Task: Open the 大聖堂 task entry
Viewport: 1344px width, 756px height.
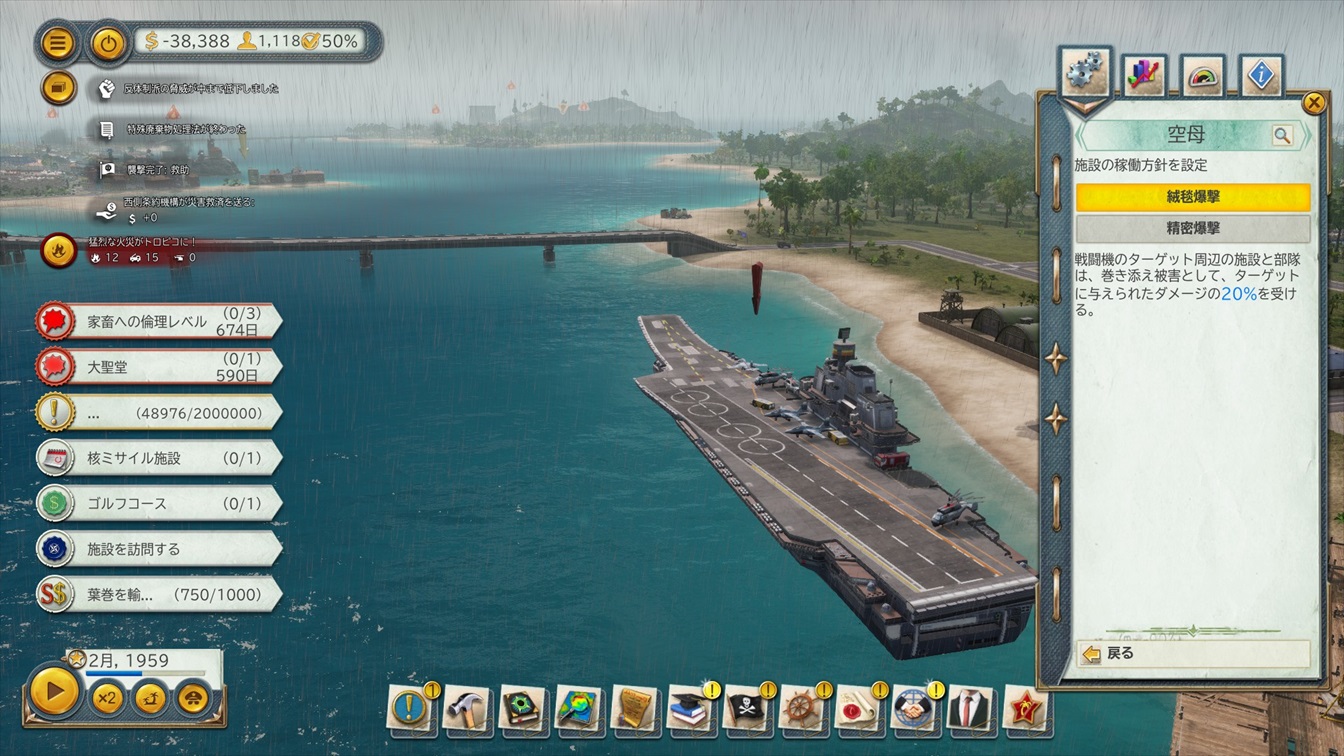Action: (x=158, y=367)
